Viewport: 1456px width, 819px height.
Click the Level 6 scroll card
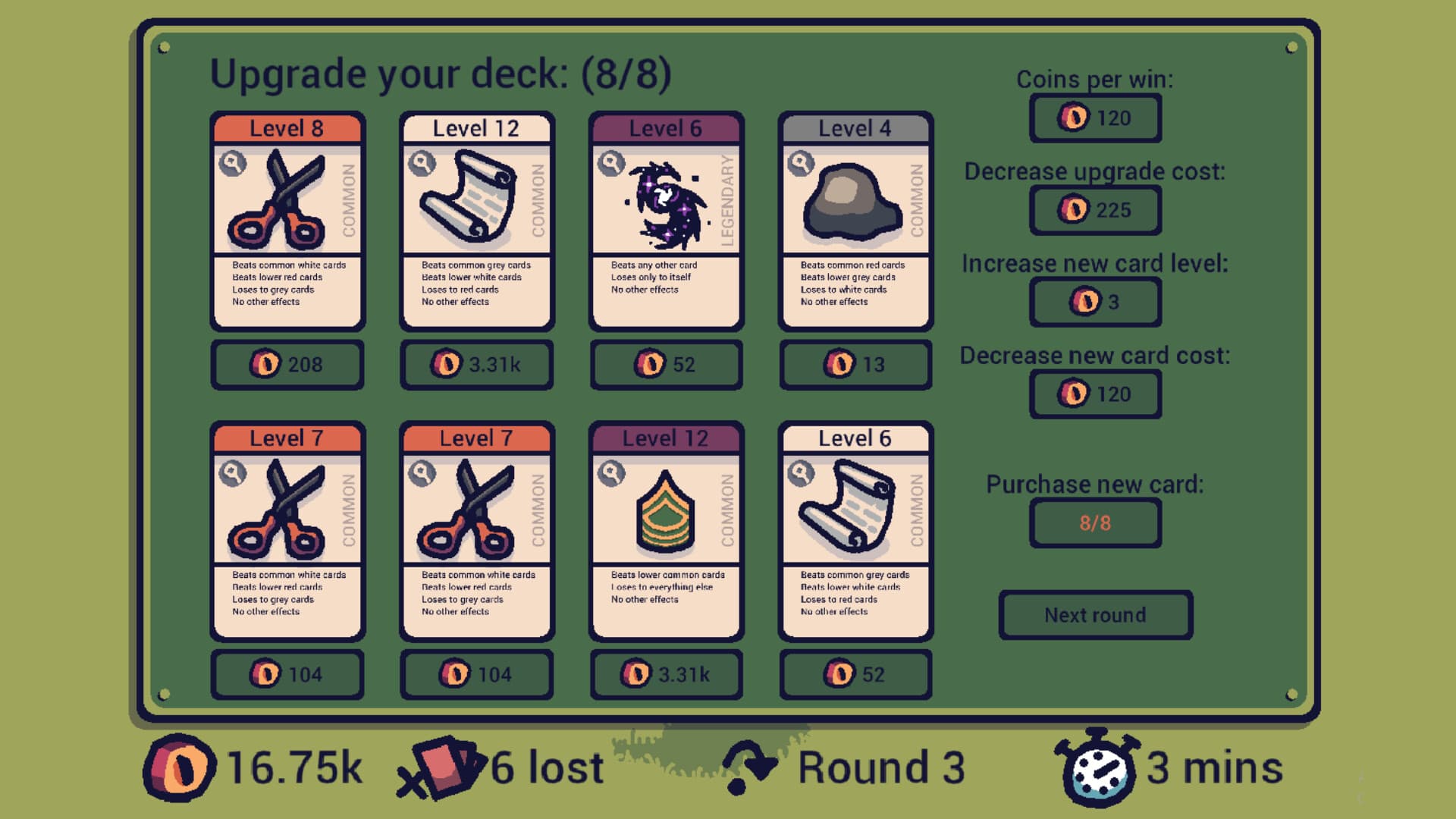click(x=855, y=531)
